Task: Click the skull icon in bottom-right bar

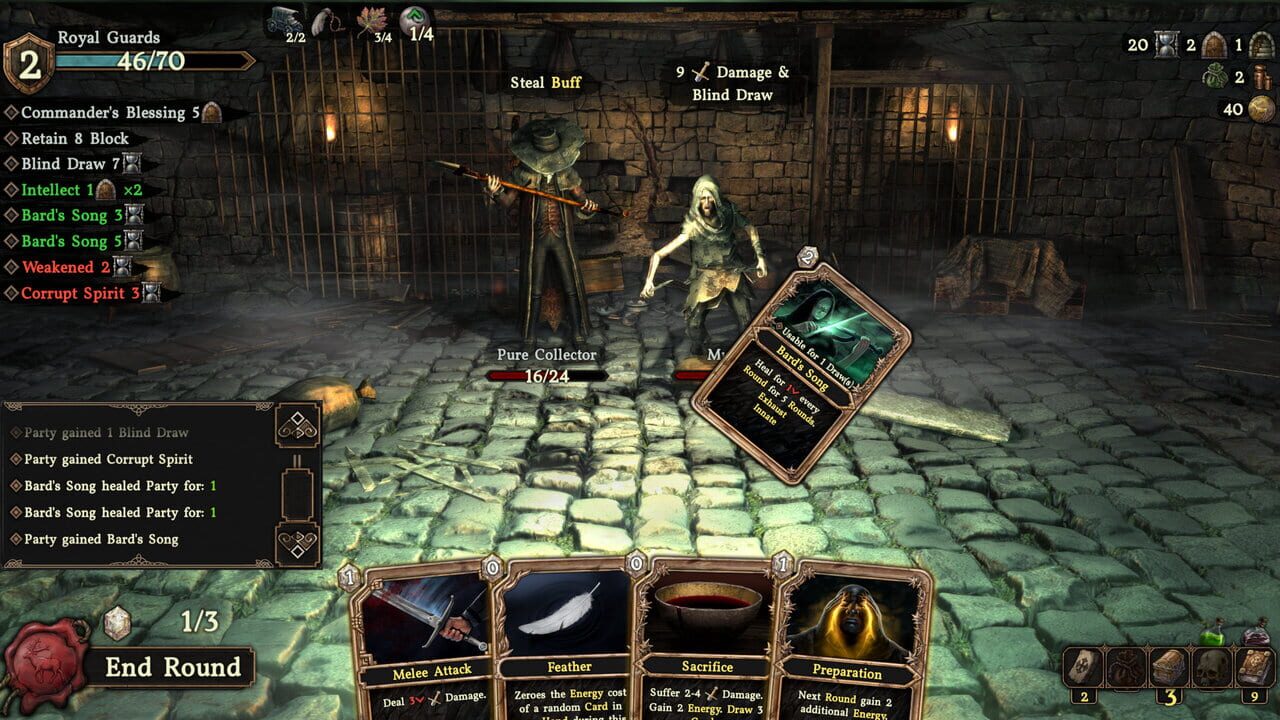Action: point(1210,665)
